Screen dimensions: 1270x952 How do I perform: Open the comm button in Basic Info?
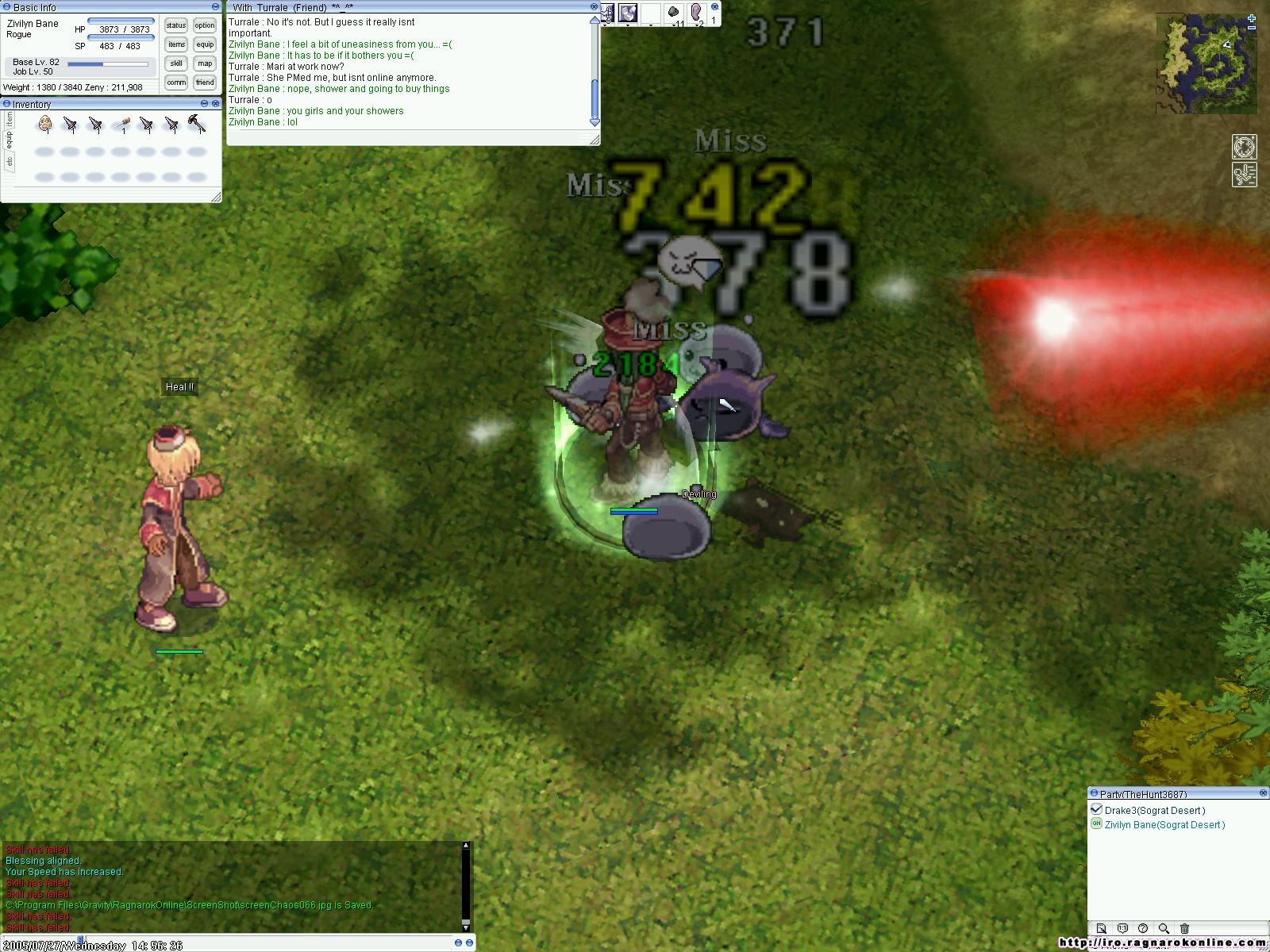point(176,83)
